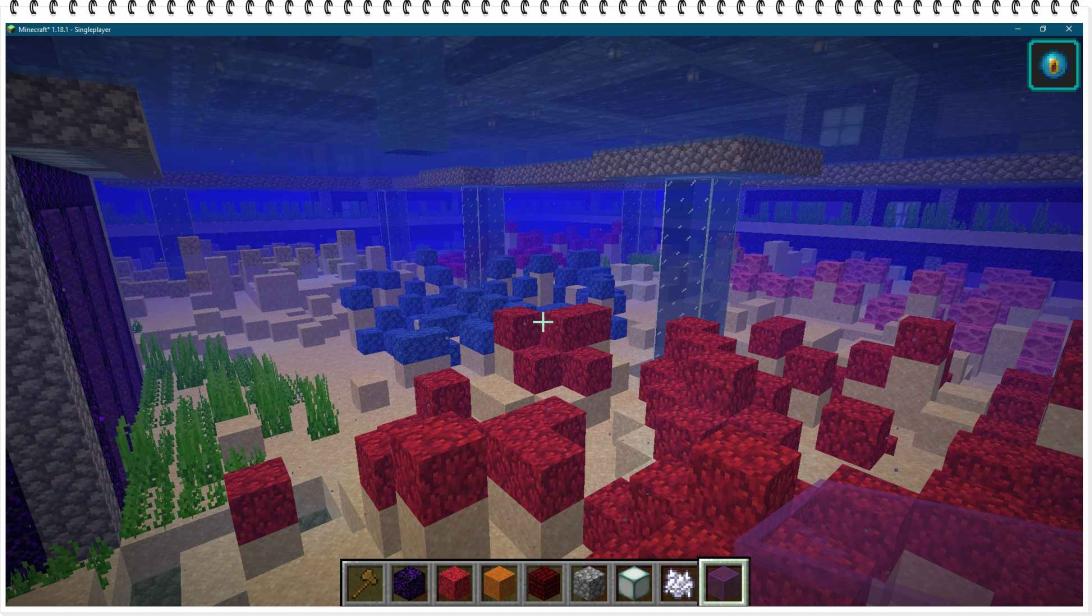Select the dark purple obsidian block slot

(409, 582)
